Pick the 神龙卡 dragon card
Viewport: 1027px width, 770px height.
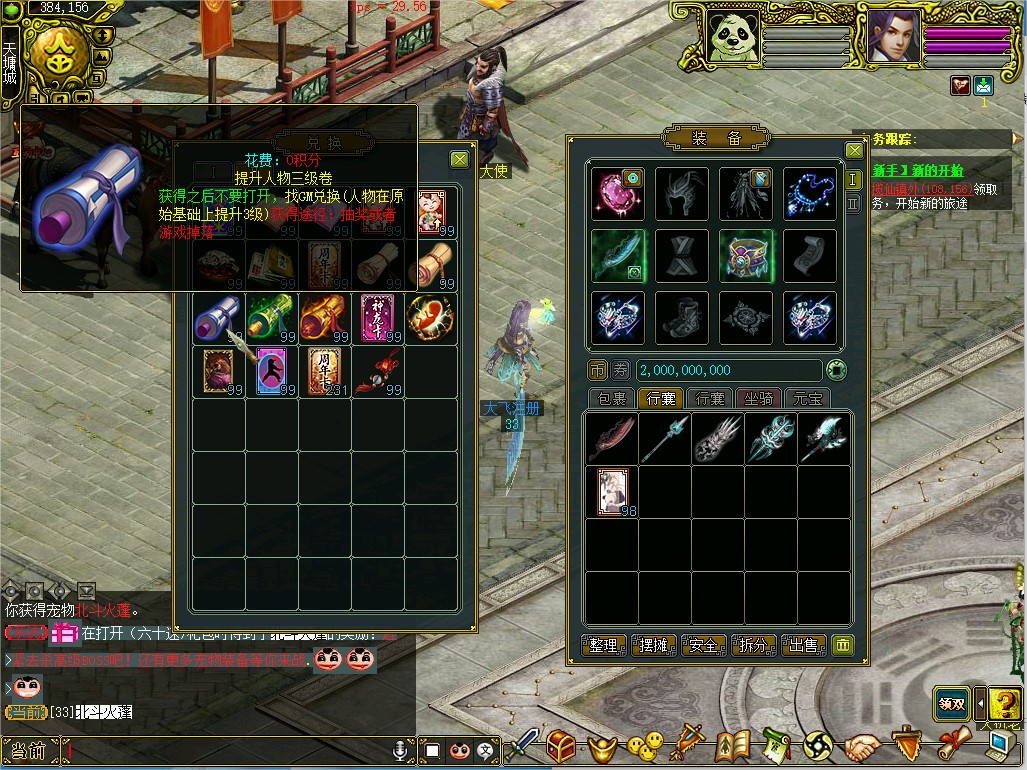377,316
